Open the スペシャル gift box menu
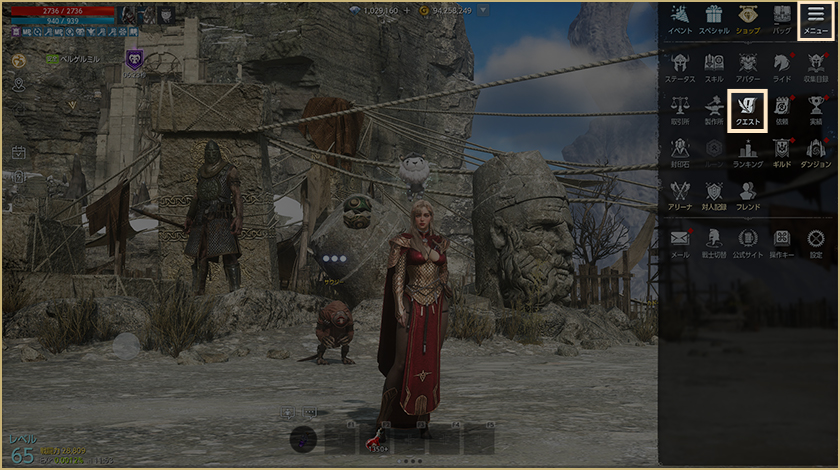 click(714, 19)
